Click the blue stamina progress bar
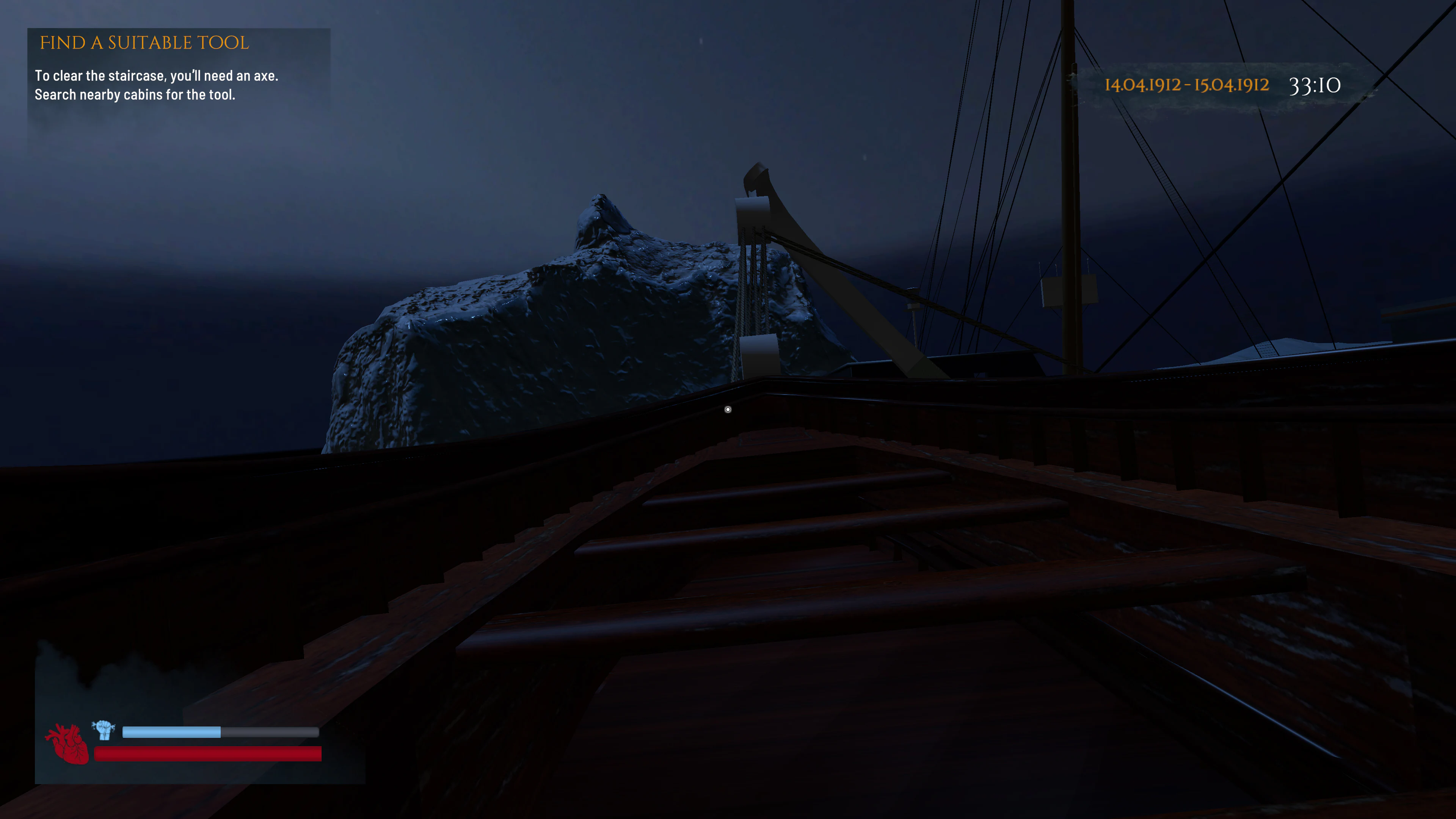The height and width of the screenshot is (819, 1456). [x=171, y=731]
